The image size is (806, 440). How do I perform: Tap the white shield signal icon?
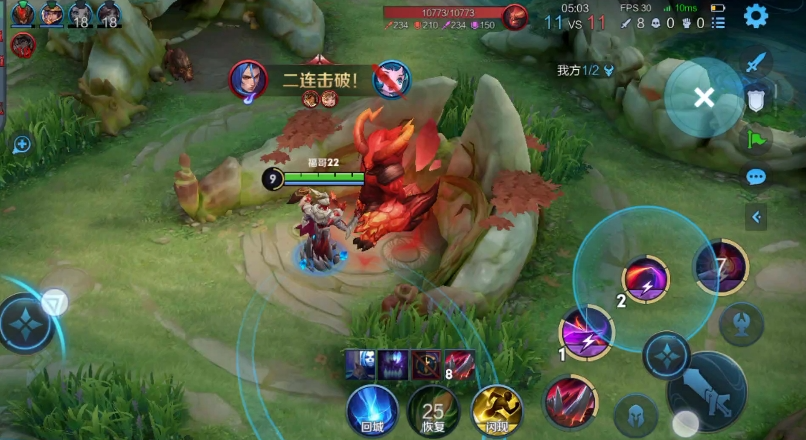tap(756, 99)
